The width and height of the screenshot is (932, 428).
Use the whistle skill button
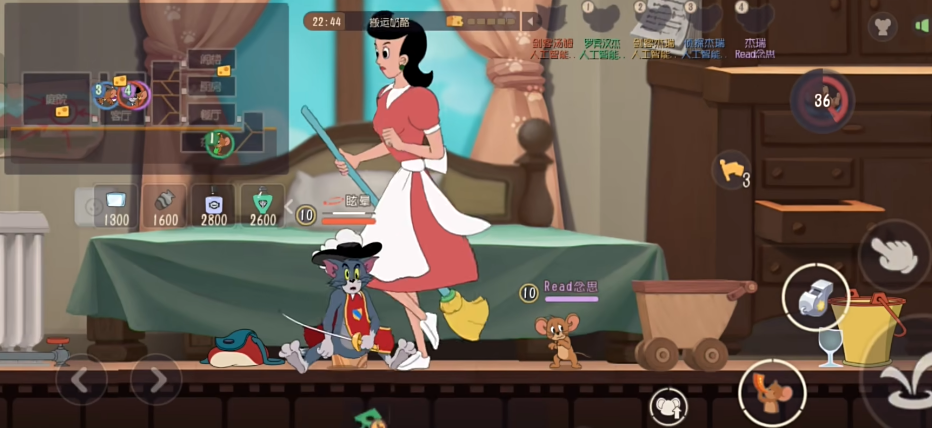(x=817, y=297)
